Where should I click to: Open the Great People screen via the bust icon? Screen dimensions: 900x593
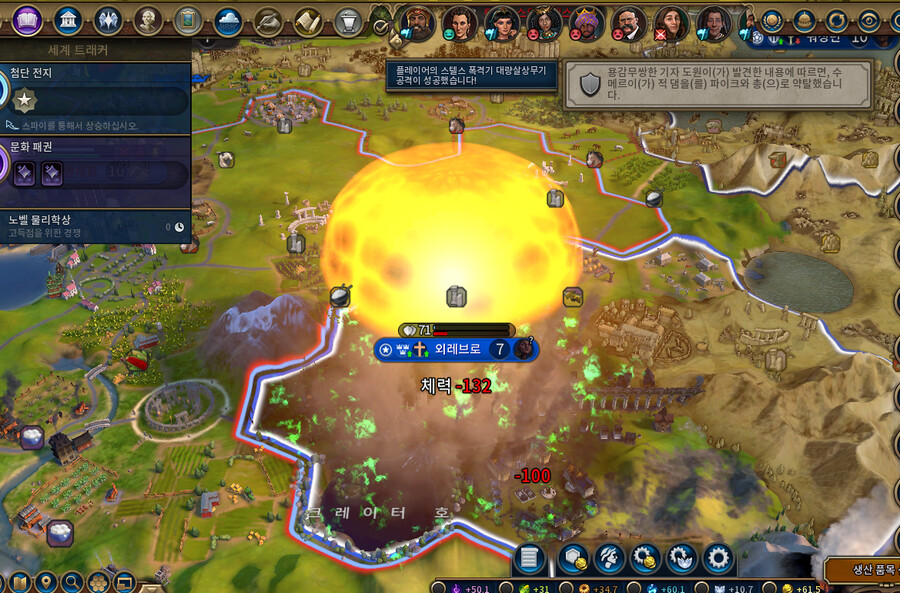point(148,19)
